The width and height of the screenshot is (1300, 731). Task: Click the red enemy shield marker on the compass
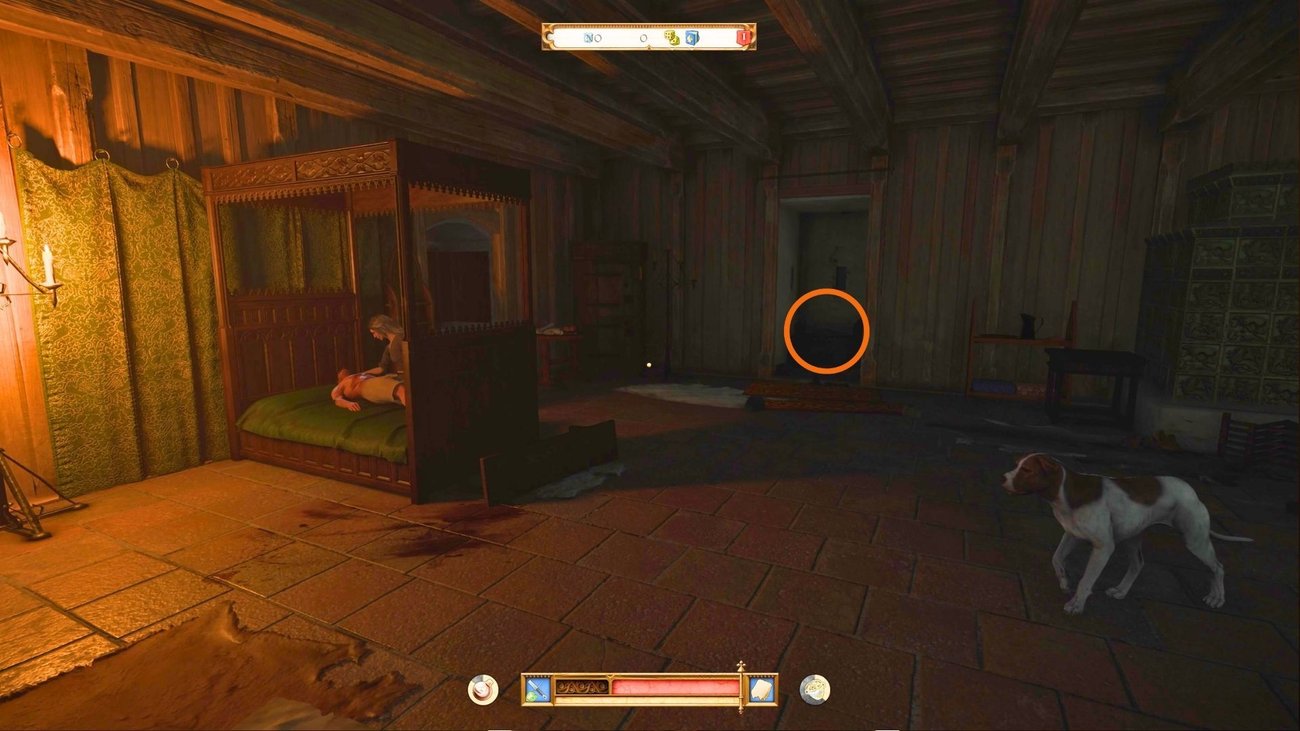click(743, 36)
